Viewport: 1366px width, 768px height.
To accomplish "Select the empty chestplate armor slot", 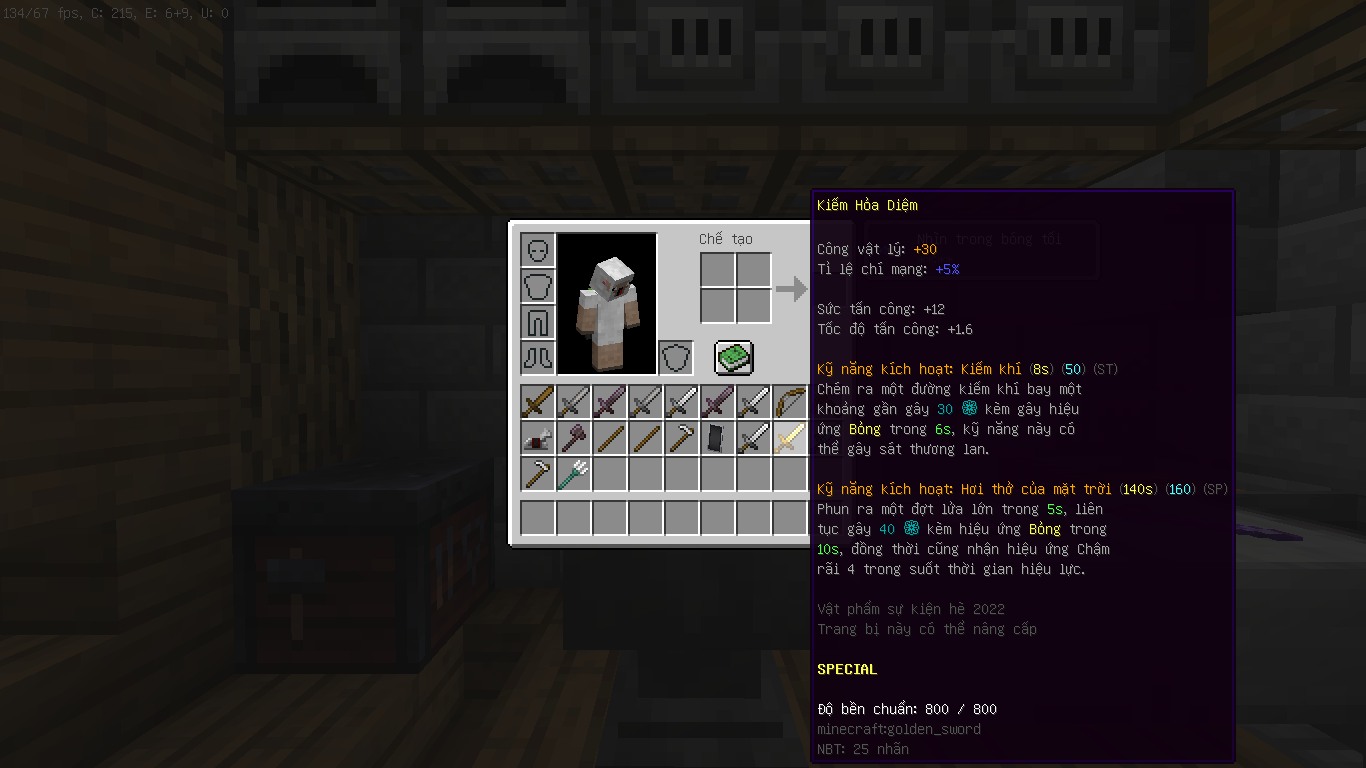I will coord(537,286).
